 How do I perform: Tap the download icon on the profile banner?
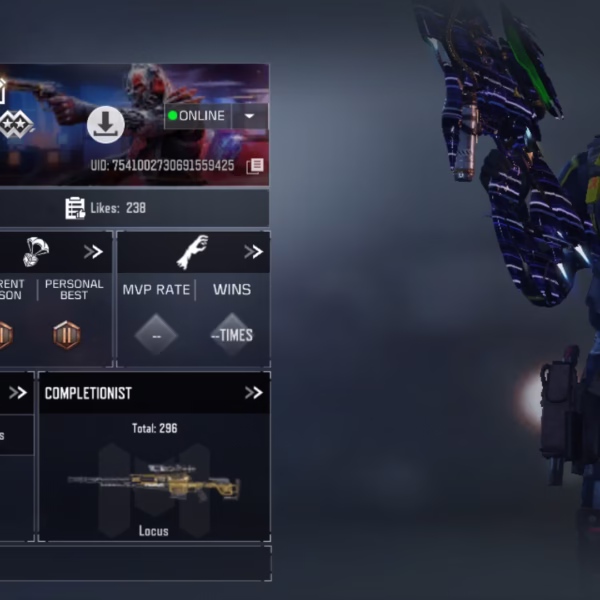pos(105,125)
